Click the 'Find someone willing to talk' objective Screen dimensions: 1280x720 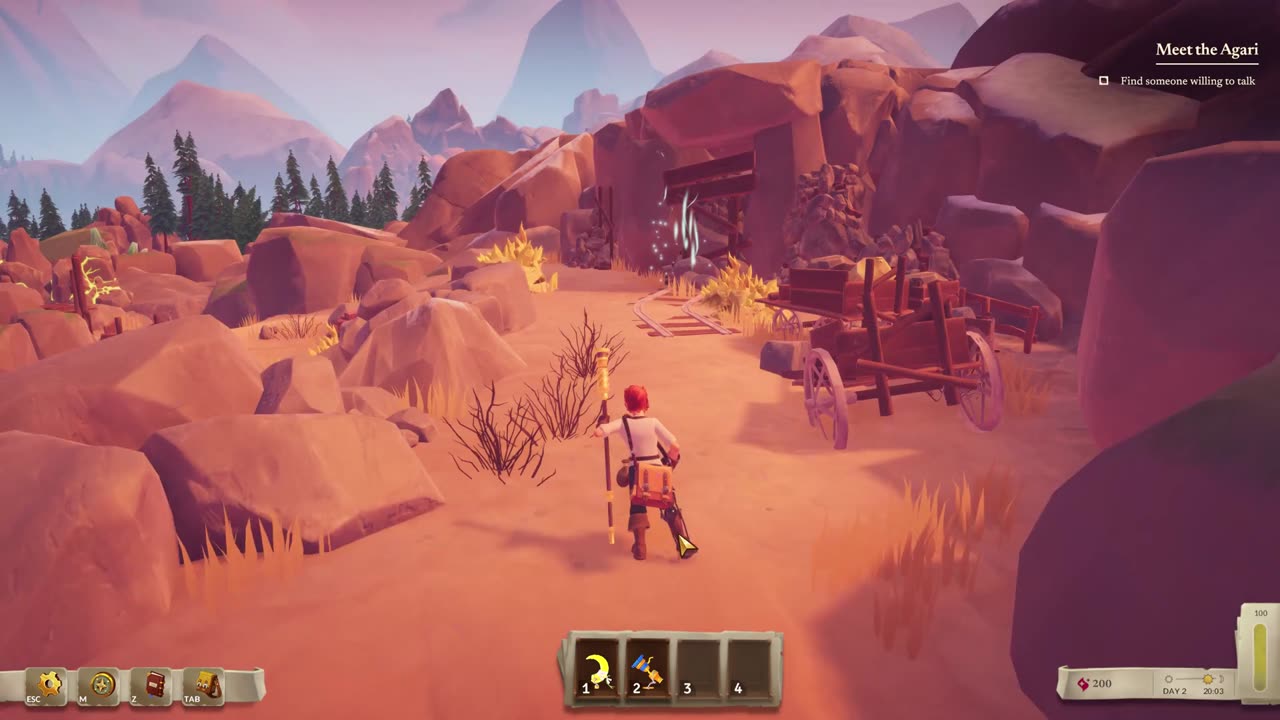pos(1187,81)
